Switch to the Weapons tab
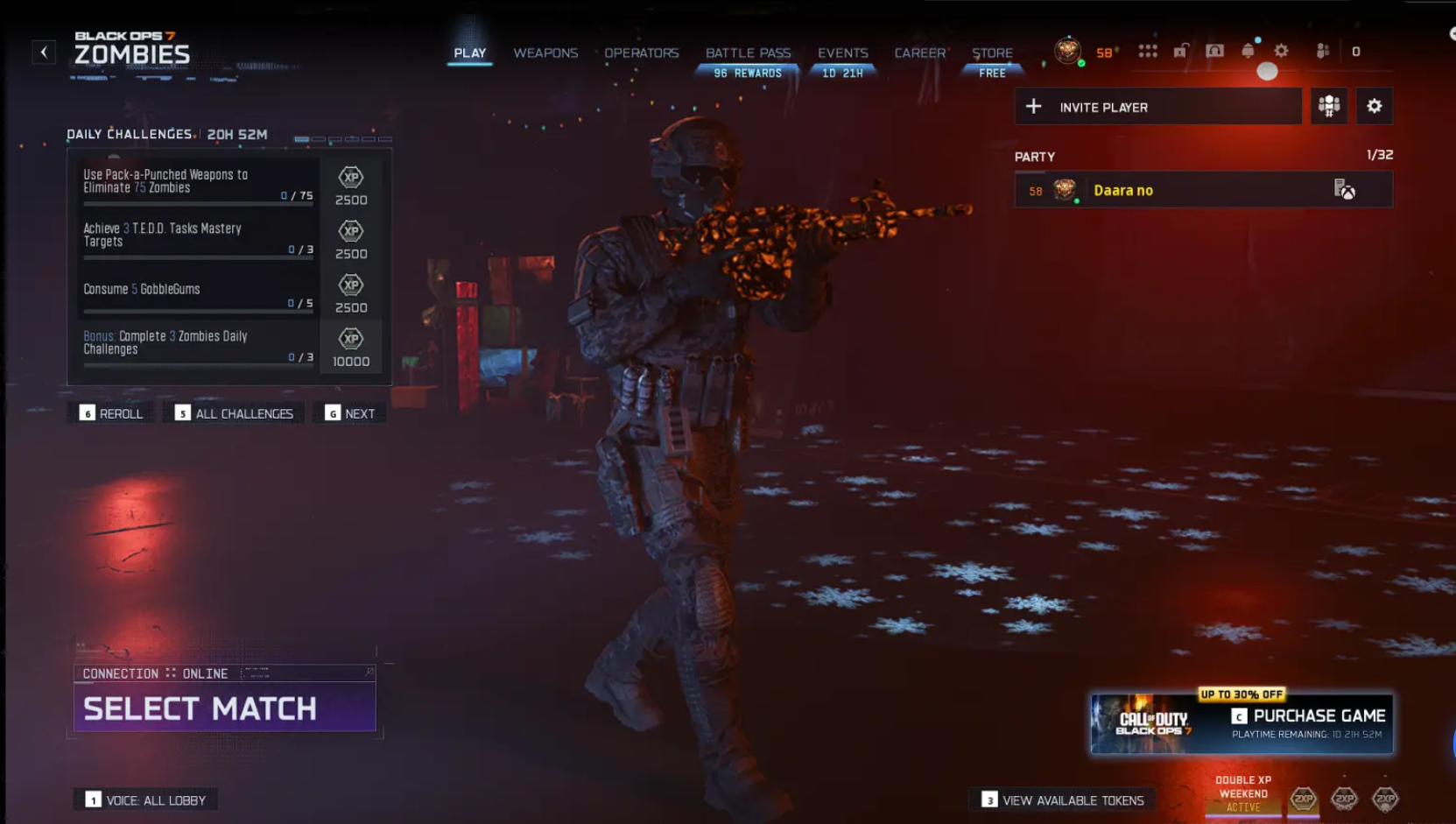Screen dimensions: 1456x824 [545, 53]
